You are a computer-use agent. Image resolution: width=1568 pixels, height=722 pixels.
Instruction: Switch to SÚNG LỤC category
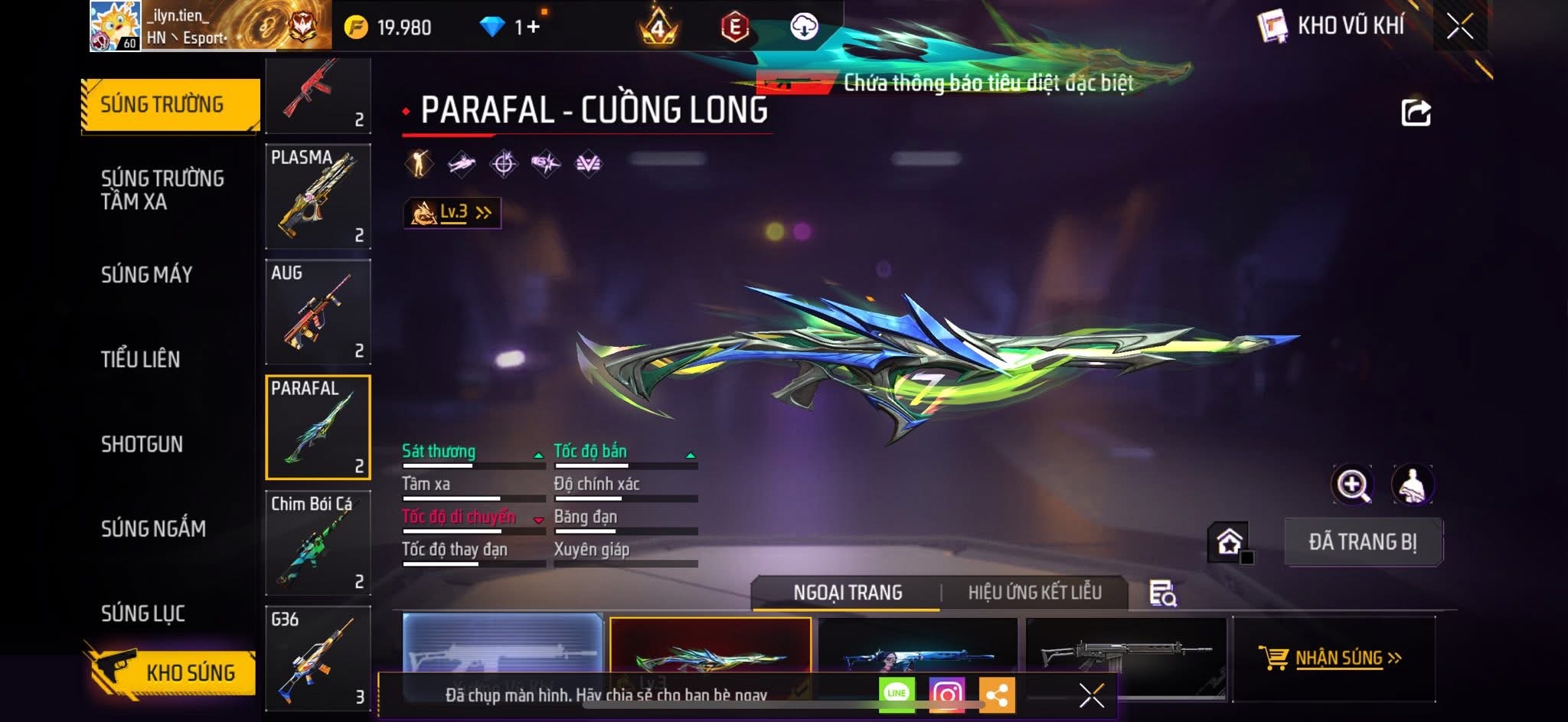(143, 613)
